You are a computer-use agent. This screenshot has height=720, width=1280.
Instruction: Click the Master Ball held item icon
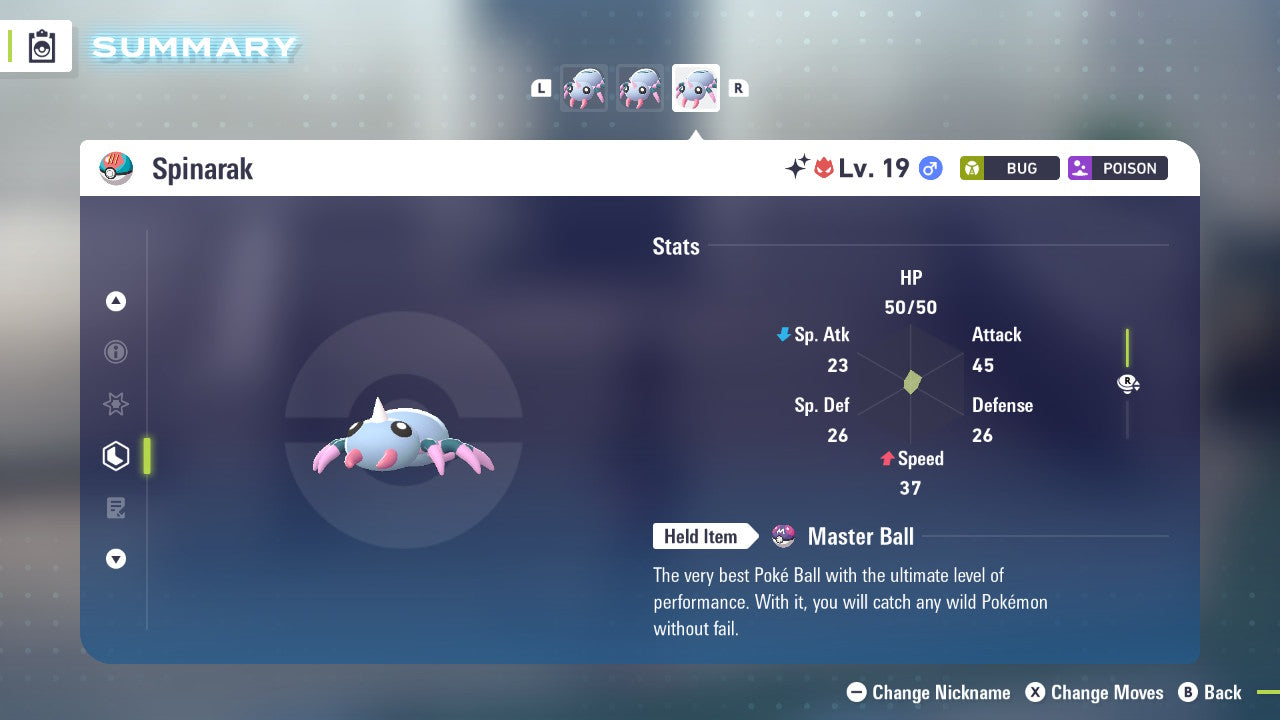tap(782, 536)
